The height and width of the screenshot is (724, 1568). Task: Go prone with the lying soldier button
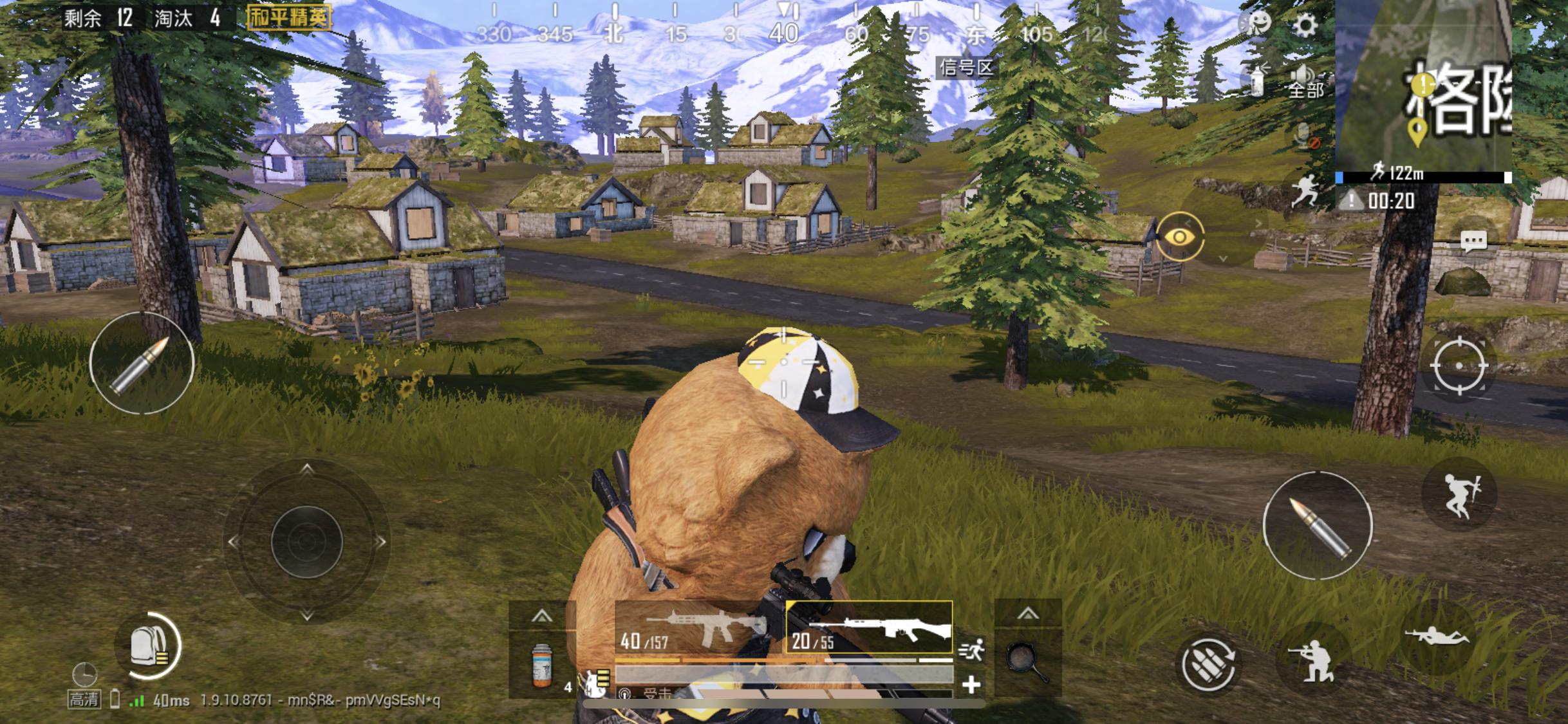[x=1437, y=636]
